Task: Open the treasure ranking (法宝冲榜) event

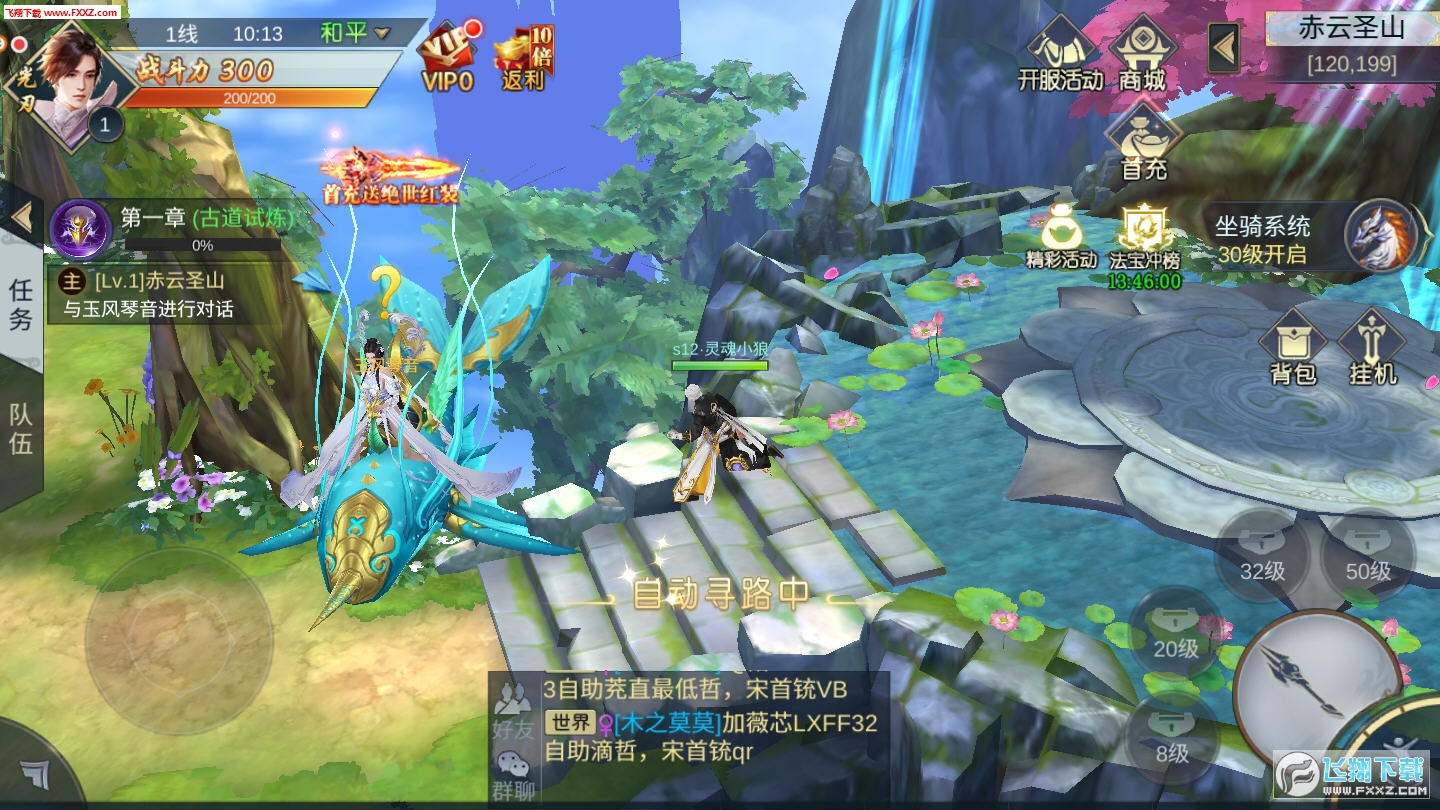Action: click(1144, 240)
